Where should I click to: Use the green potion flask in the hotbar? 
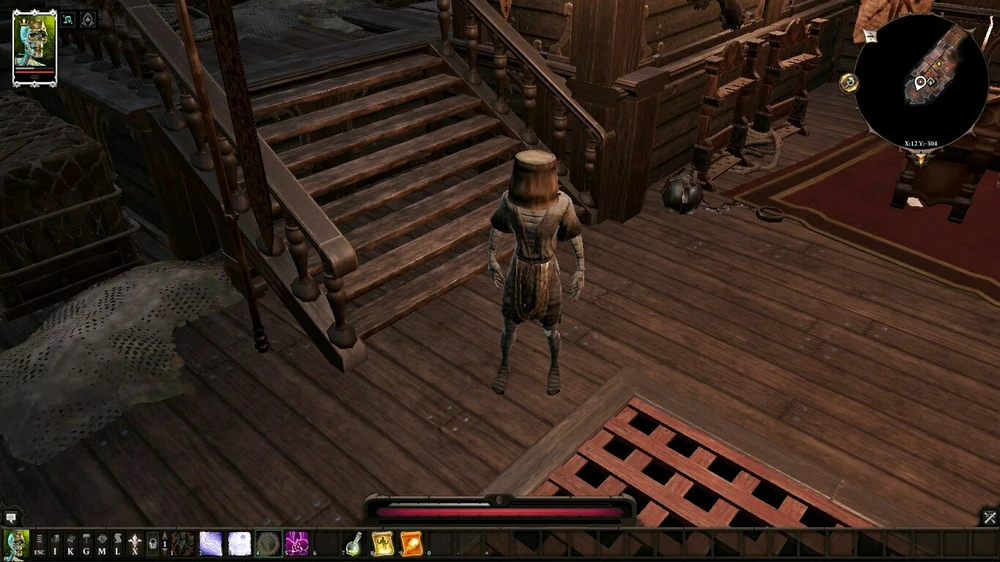click(353, 544)
